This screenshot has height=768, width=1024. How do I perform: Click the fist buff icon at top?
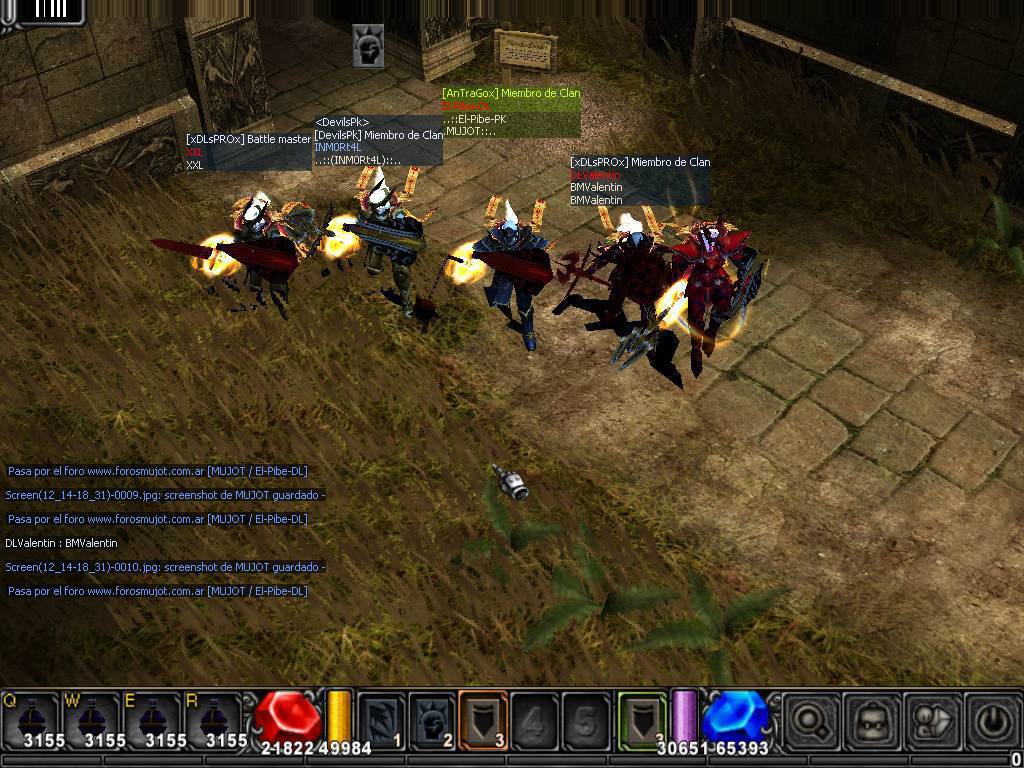pyautogui.click(x=368, y=47)
